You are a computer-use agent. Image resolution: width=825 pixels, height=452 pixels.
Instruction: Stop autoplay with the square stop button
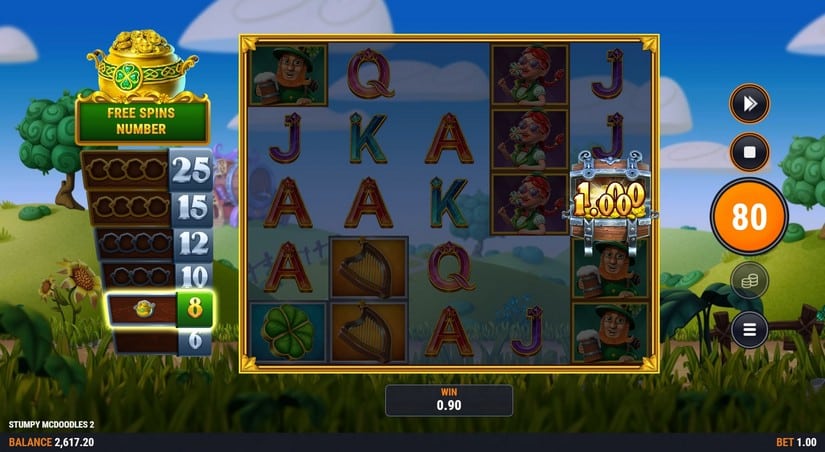(749, 153)
